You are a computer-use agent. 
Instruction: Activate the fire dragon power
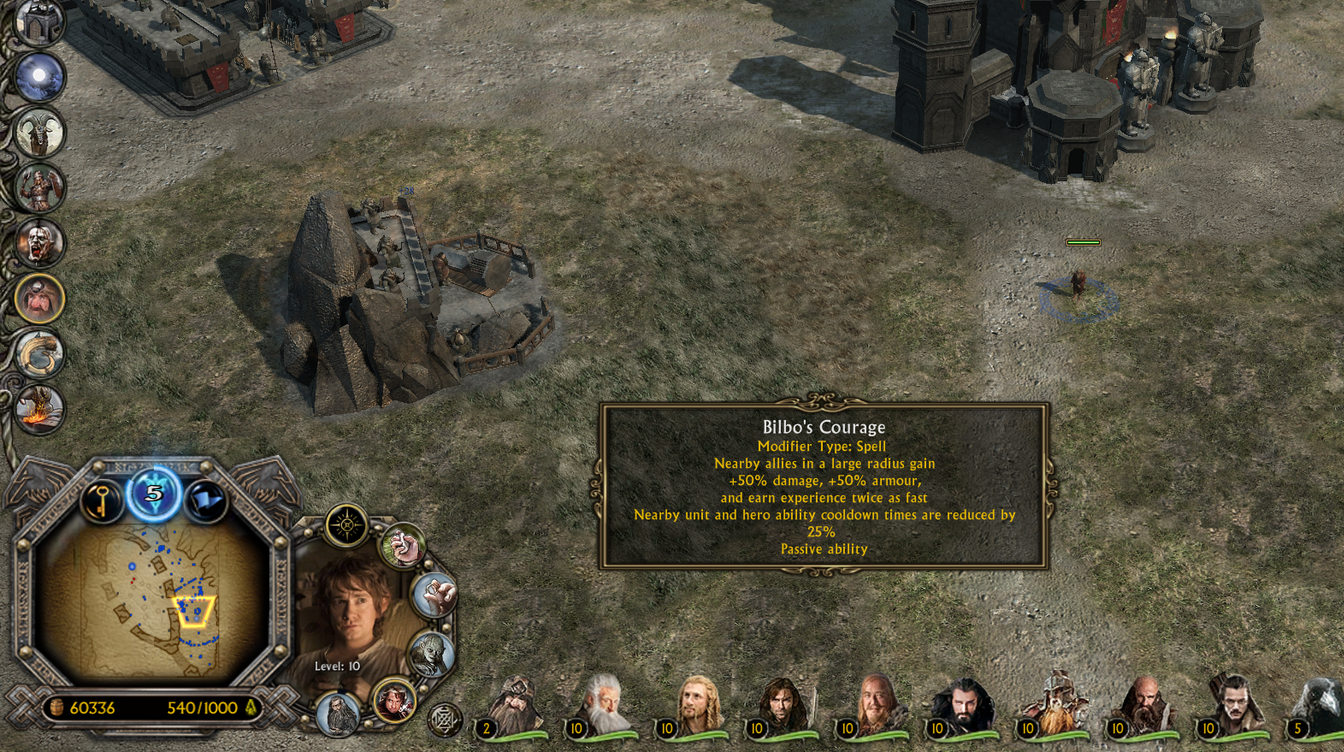(40, 409)
